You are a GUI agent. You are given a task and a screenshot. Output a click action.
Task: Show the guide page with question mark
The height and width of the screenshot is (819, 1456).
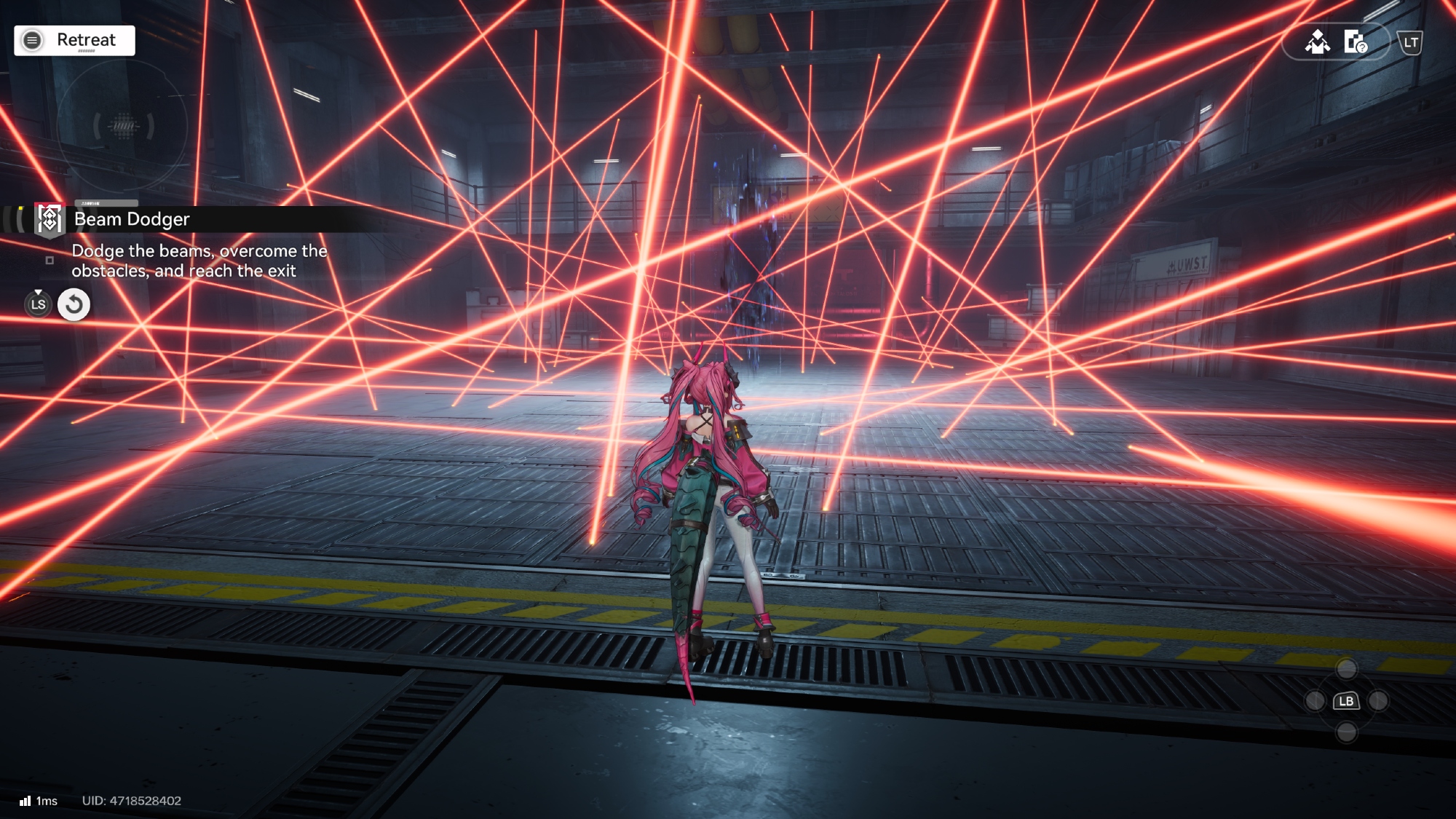point(1355,42)
